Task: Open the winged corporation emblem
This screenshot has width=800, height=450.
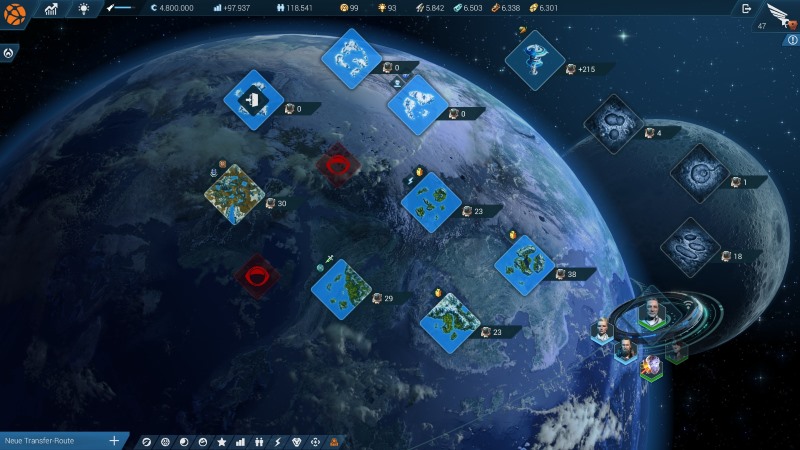Action: [778, 14]
